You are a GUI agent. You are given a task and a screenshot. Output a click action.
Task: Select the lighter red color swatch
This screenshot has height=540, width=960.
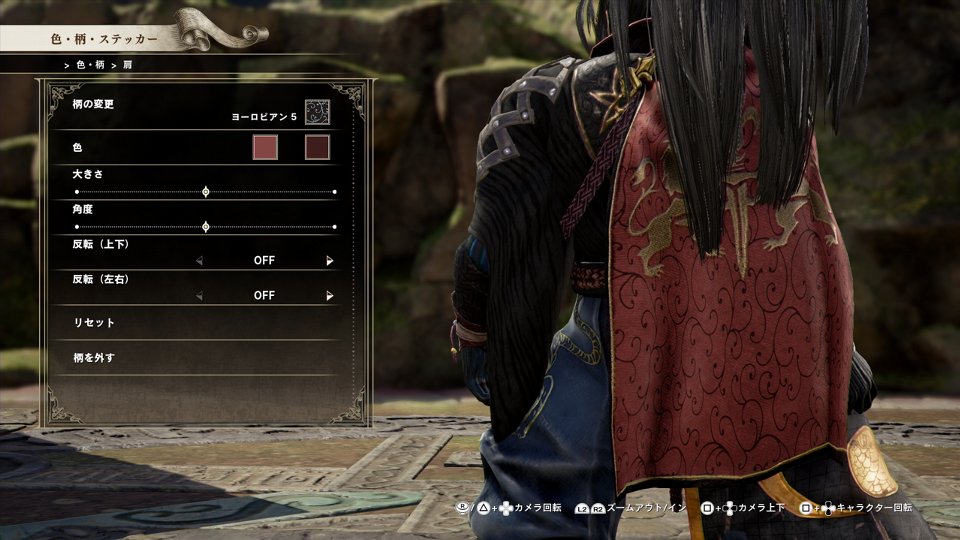click(x=264, y=148)
